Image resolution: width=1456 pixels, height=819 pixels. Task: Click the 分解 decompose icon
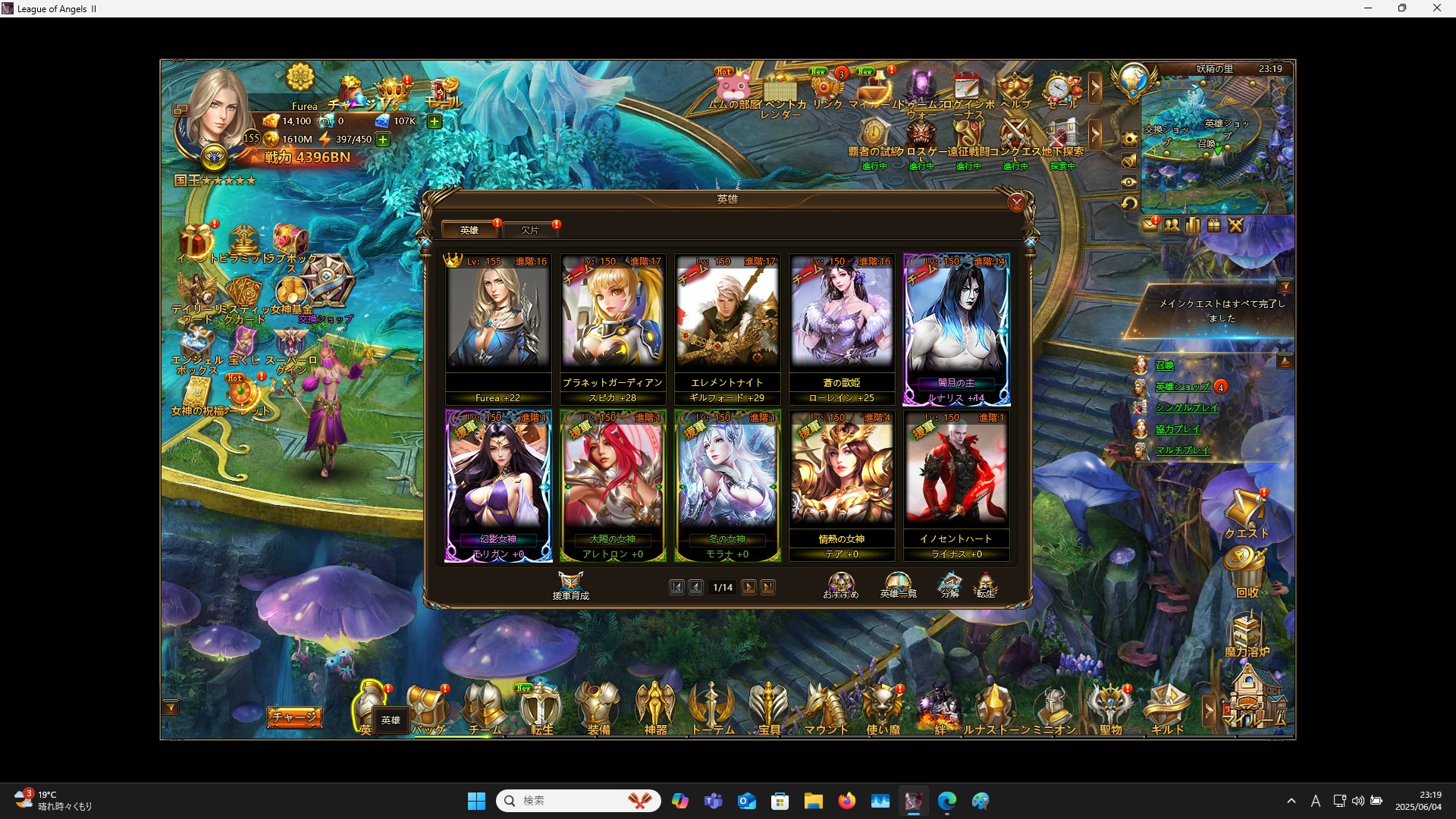point(950,582)
